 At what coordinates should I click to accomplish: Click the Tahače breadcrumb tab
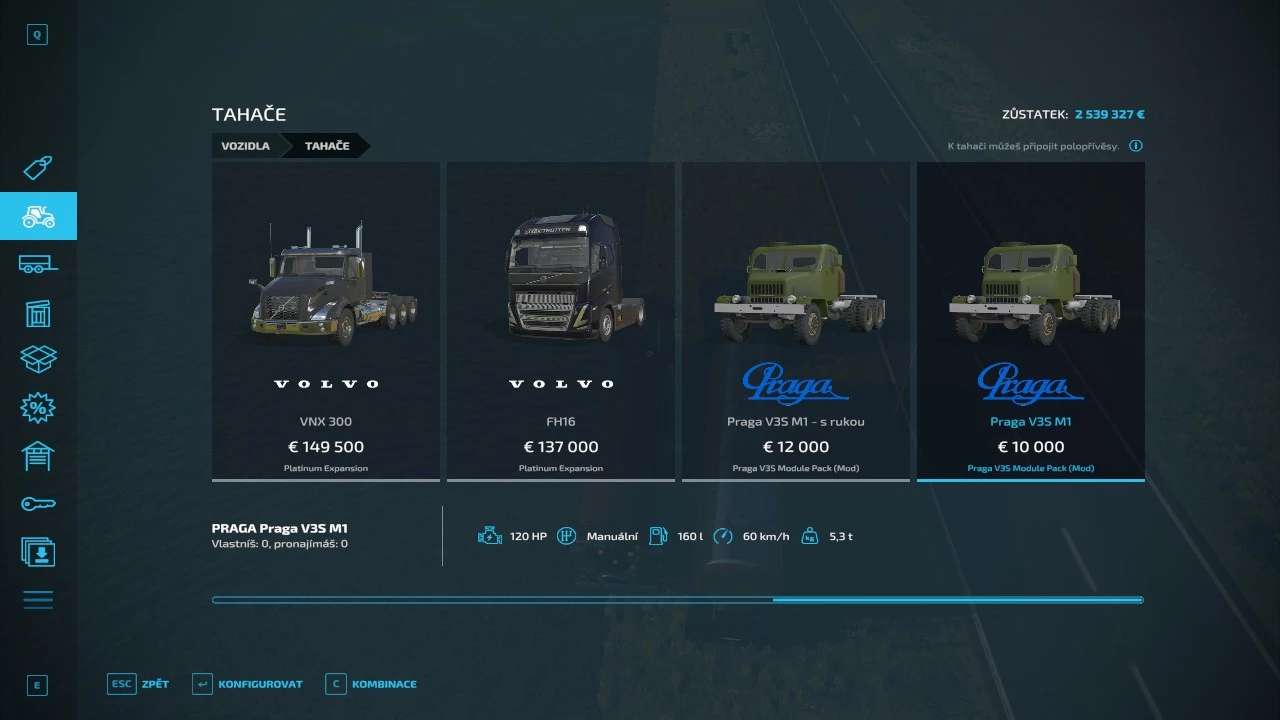327,146
